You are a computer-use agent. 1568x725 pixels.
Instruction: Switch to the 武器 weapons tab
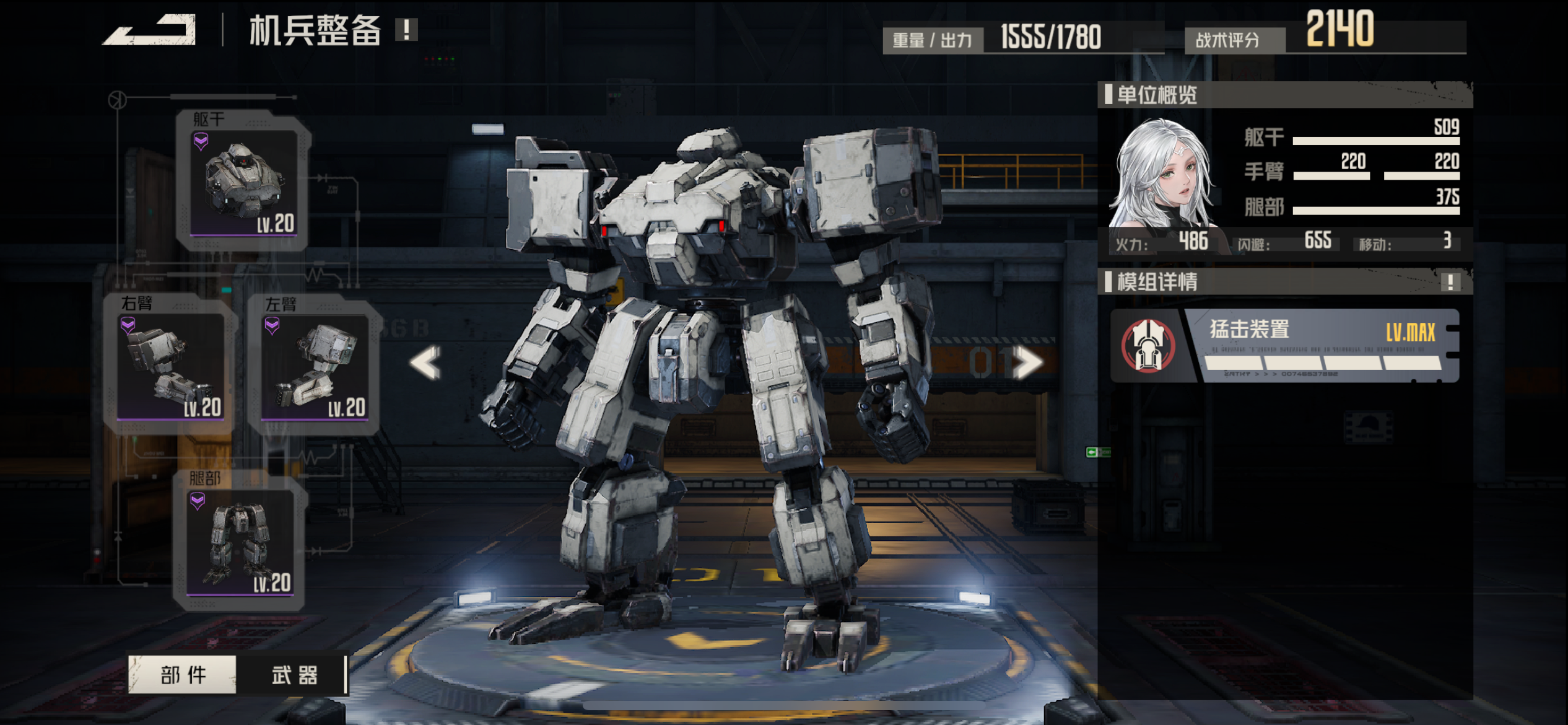click(x=294, y=674)
